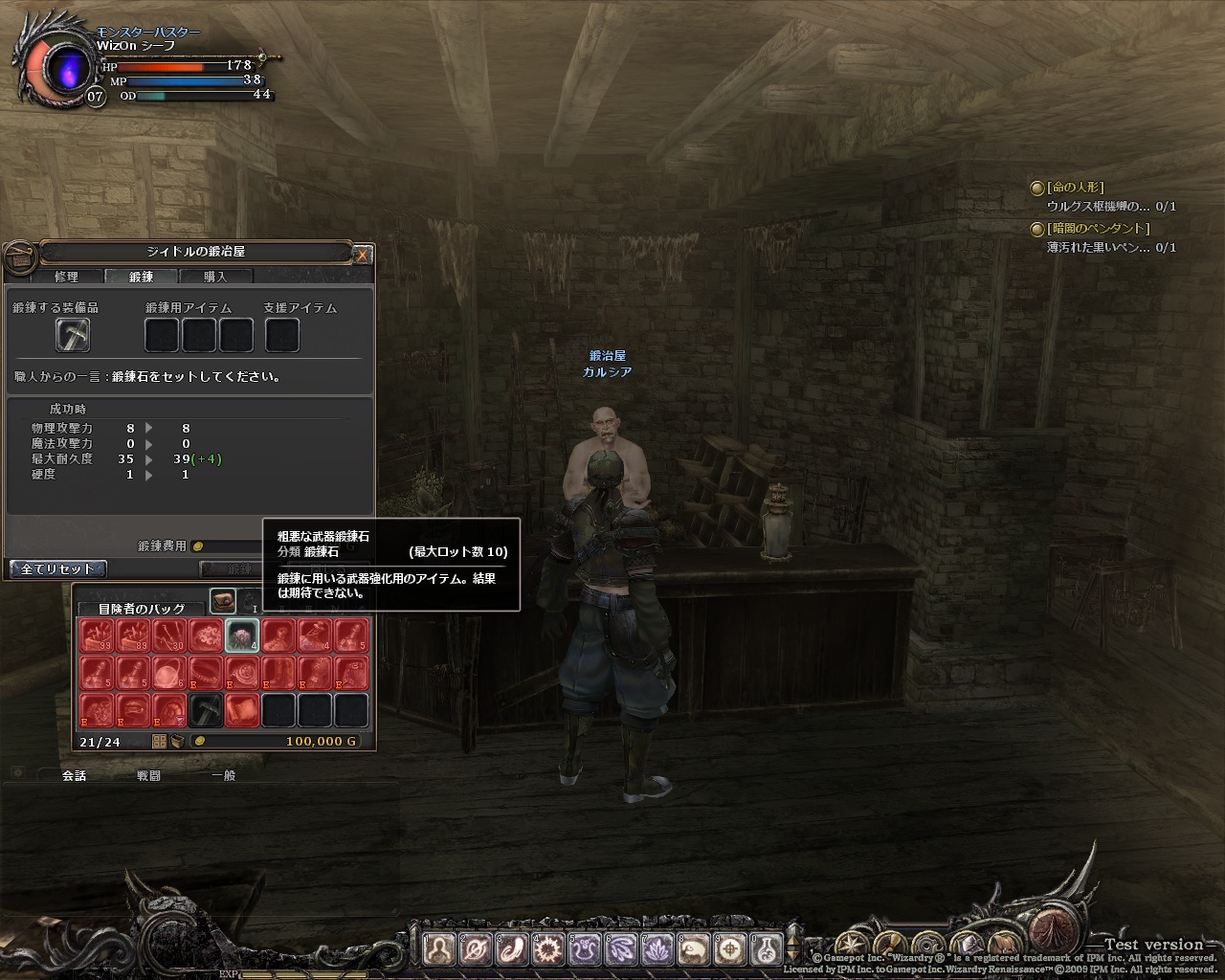Switch chat to the 会話 tab
The width and height of the screenshot is (1225, 980).
[74, 775]
